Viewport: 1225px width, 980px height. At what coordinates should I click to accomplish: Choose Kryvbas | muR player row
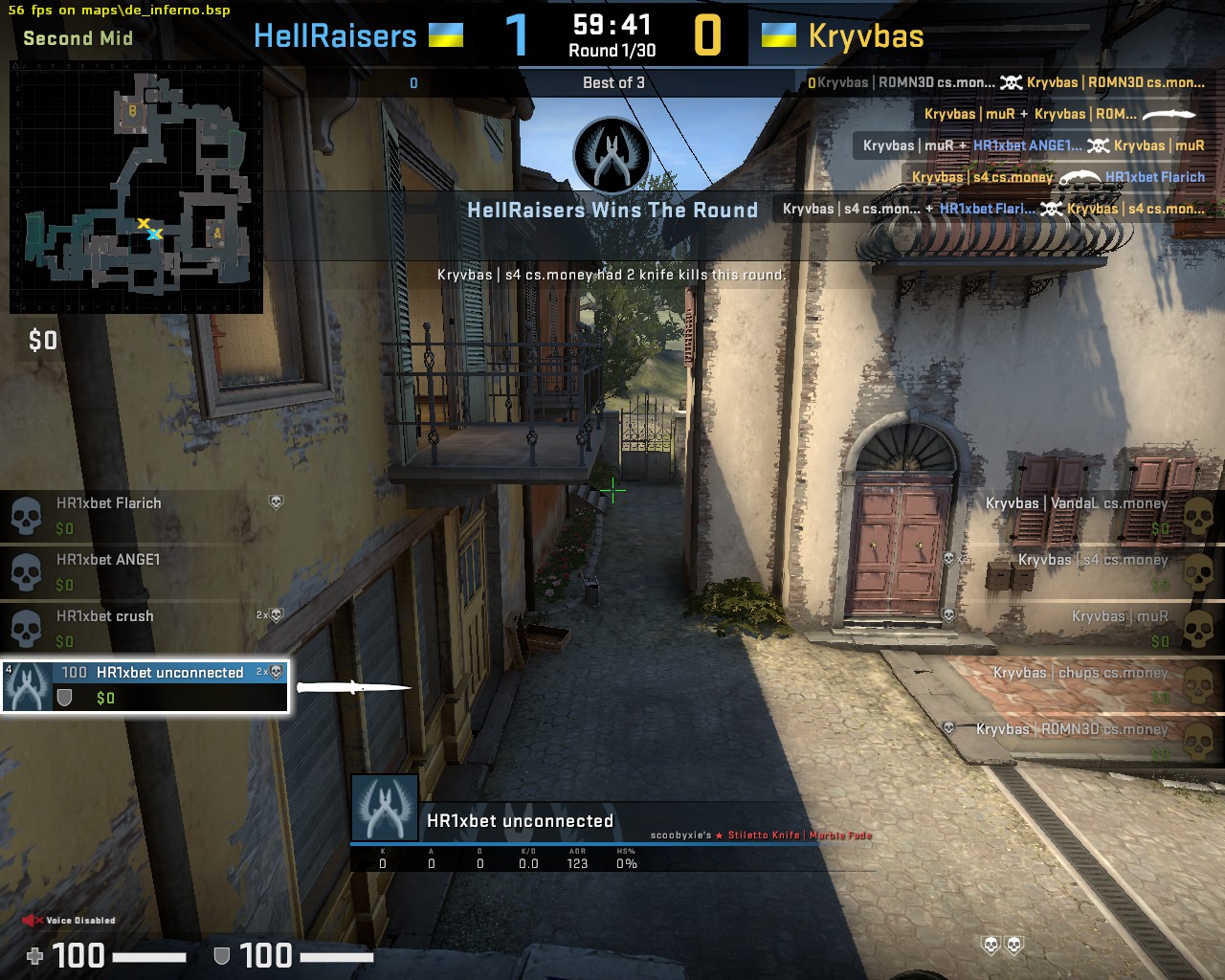[x=1081, y=628]
